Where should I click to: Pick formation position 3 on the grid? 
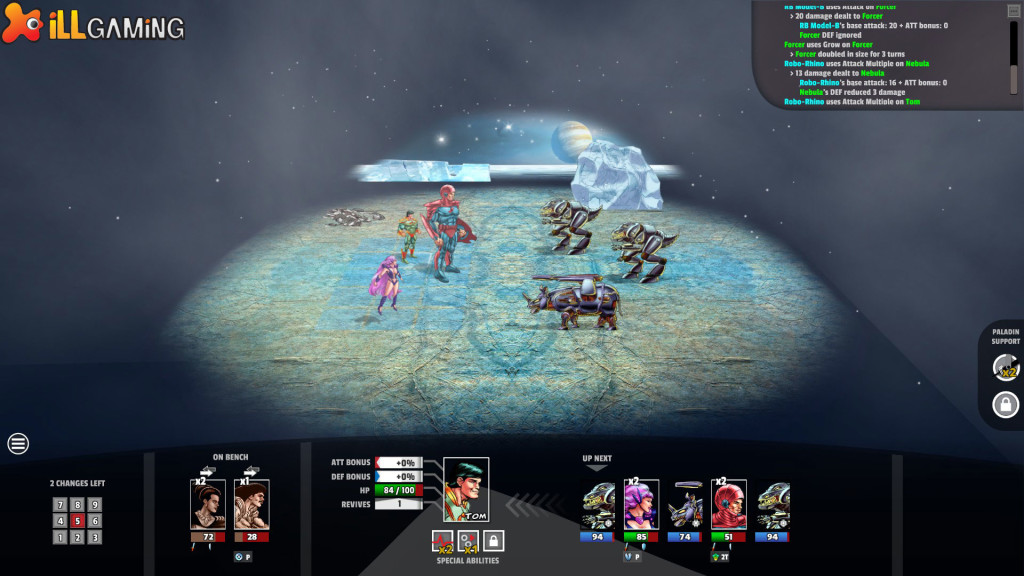point(94,537)
